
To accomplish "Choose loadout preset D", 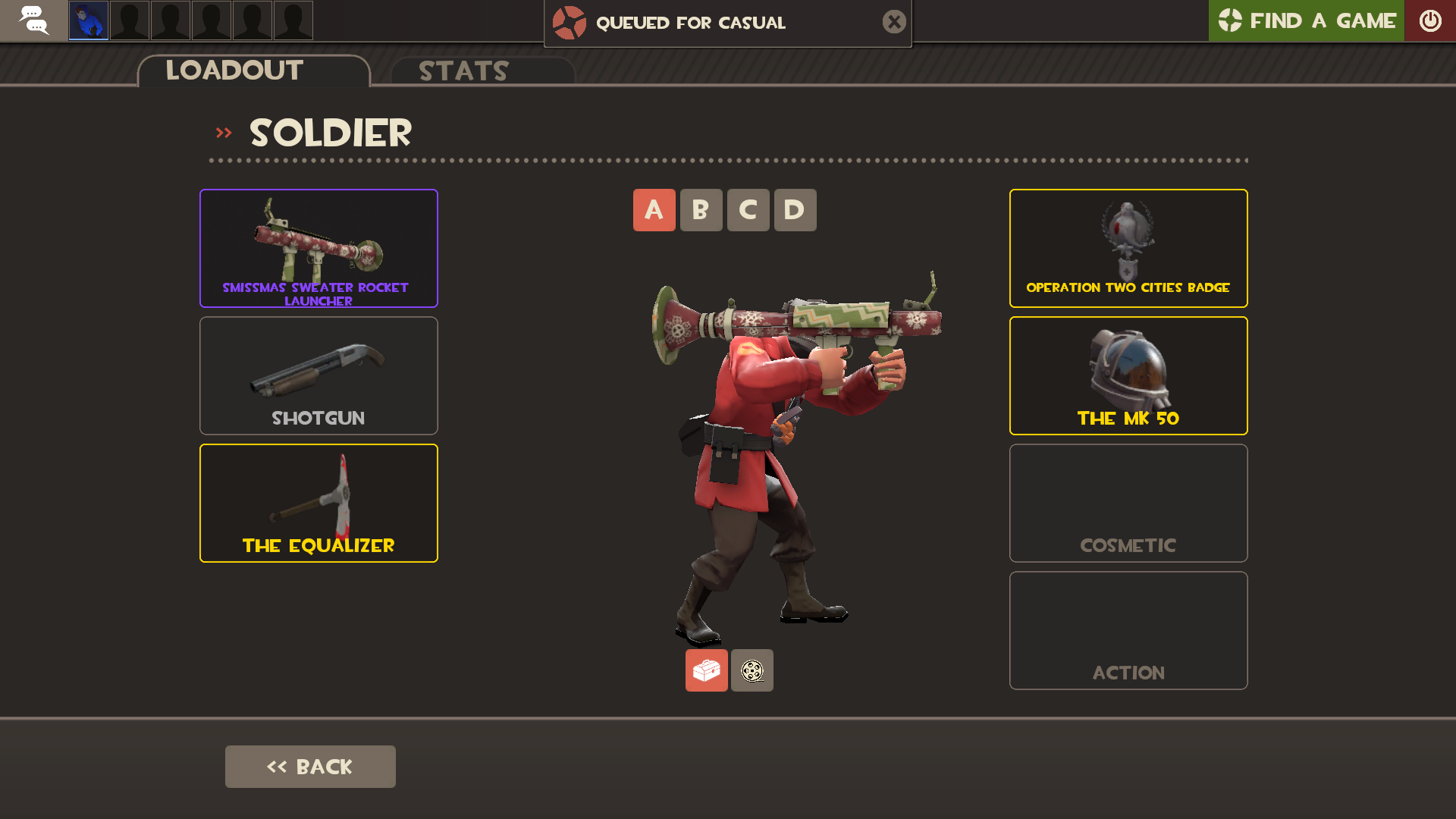I will (x=795, y=210).
